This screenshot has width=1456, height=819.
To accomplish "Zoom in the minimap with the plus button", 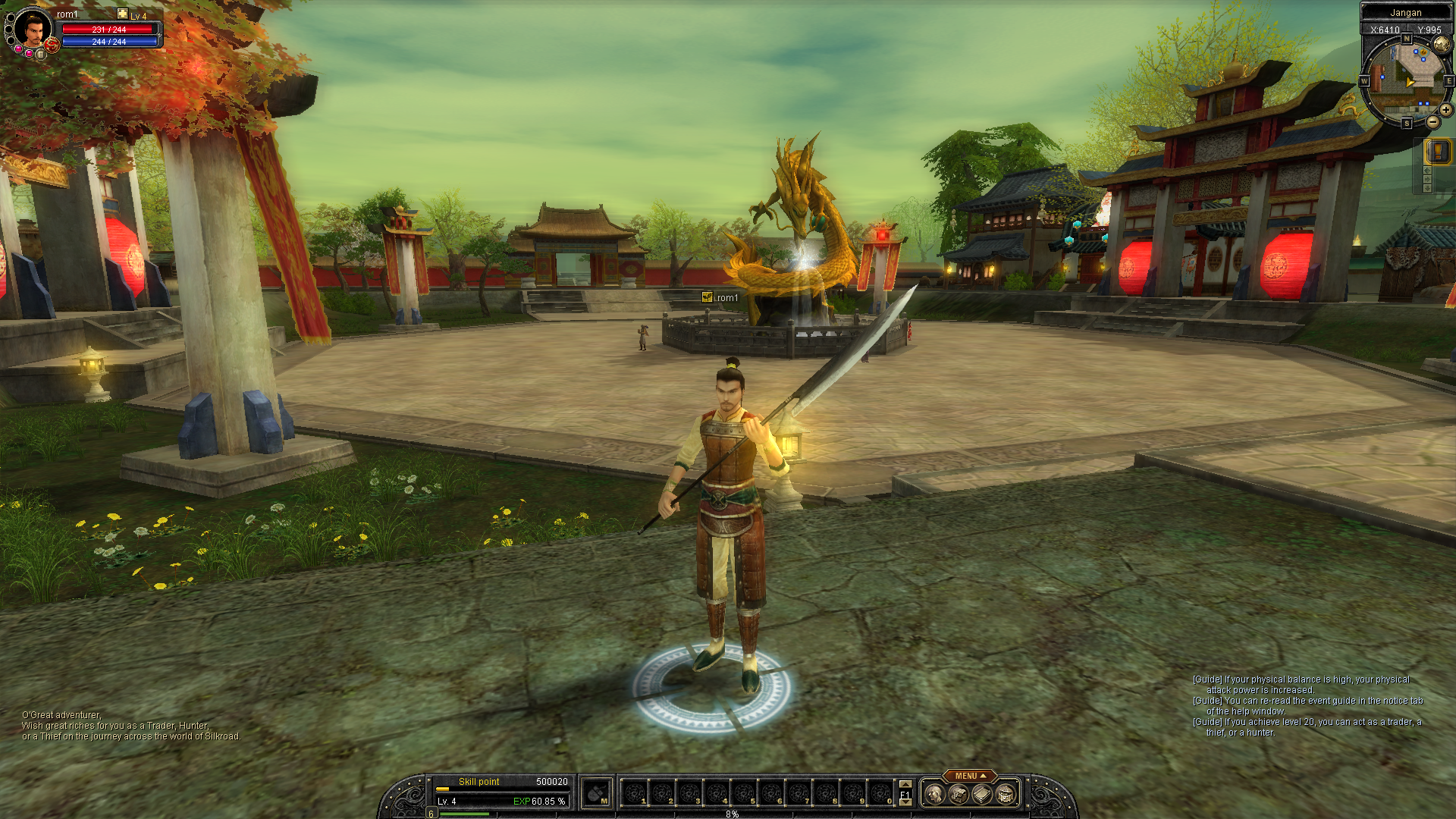I will tap(1445, 109).
